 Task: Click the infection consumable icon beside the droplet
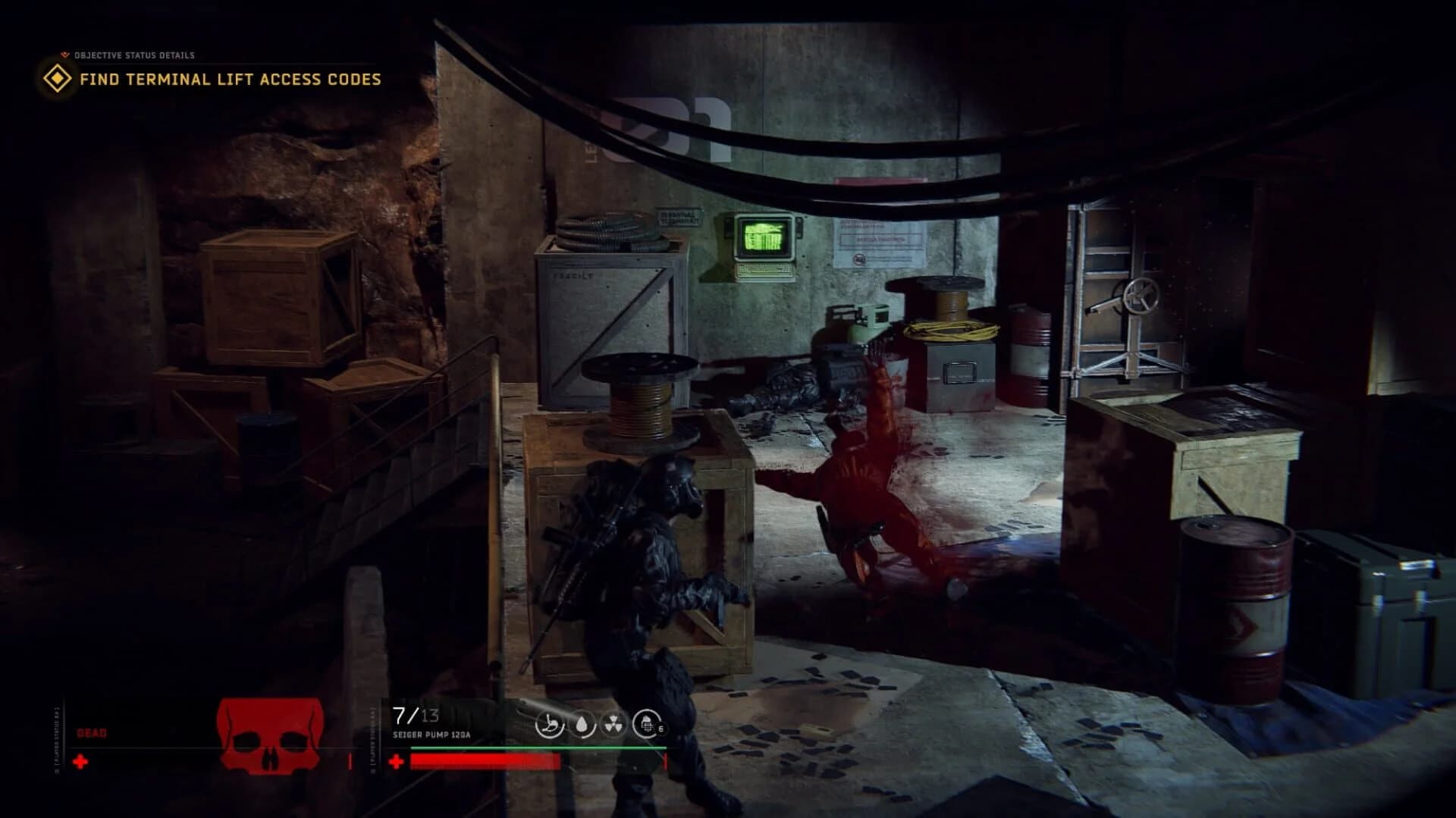click(x=551, y=726)
